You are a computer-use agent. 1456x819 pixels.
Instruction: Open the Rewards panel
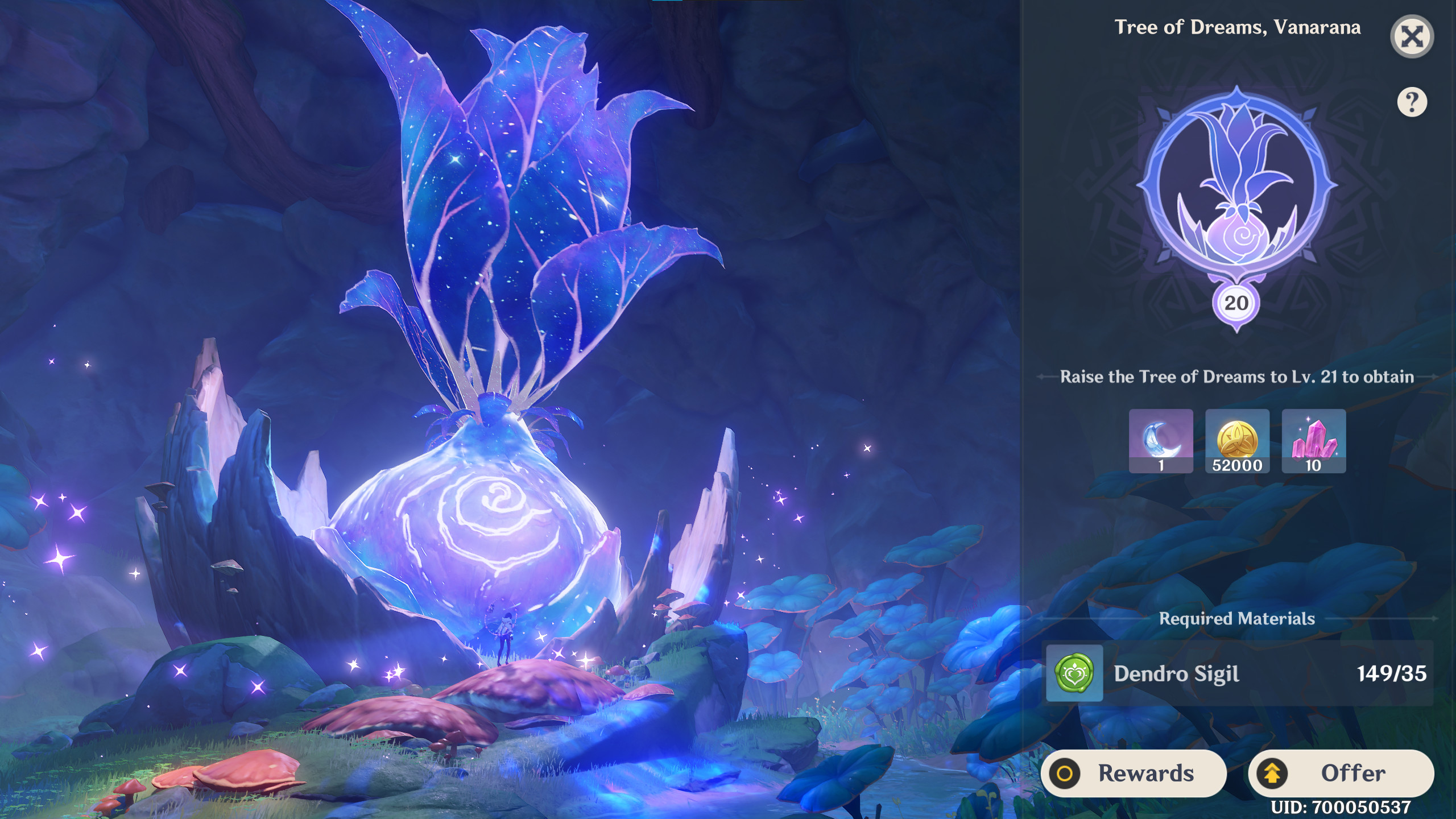1137,773
